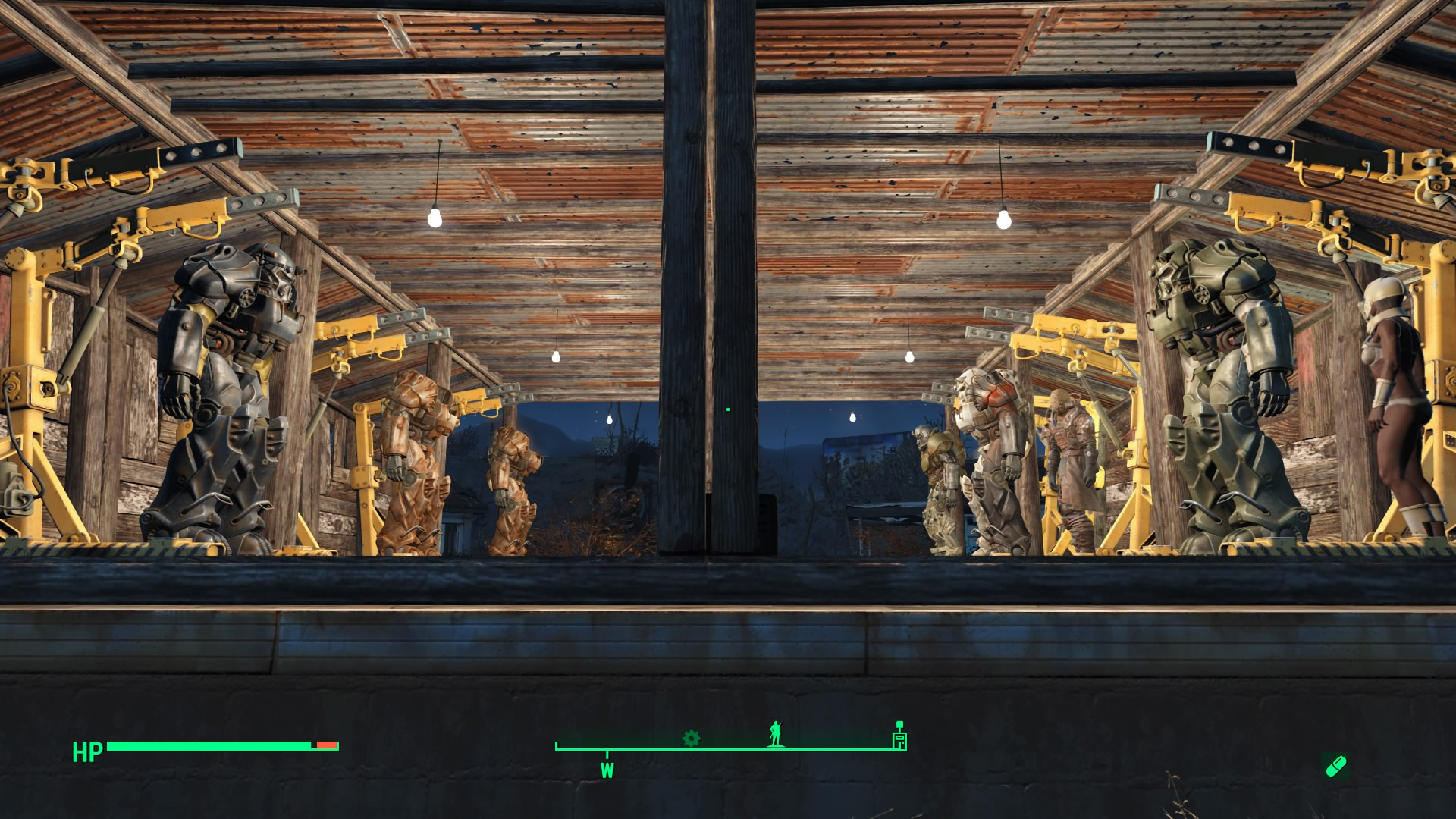Click the gear marker on the compass
The image size is (1456, 819).
click(x=691, y=738)
